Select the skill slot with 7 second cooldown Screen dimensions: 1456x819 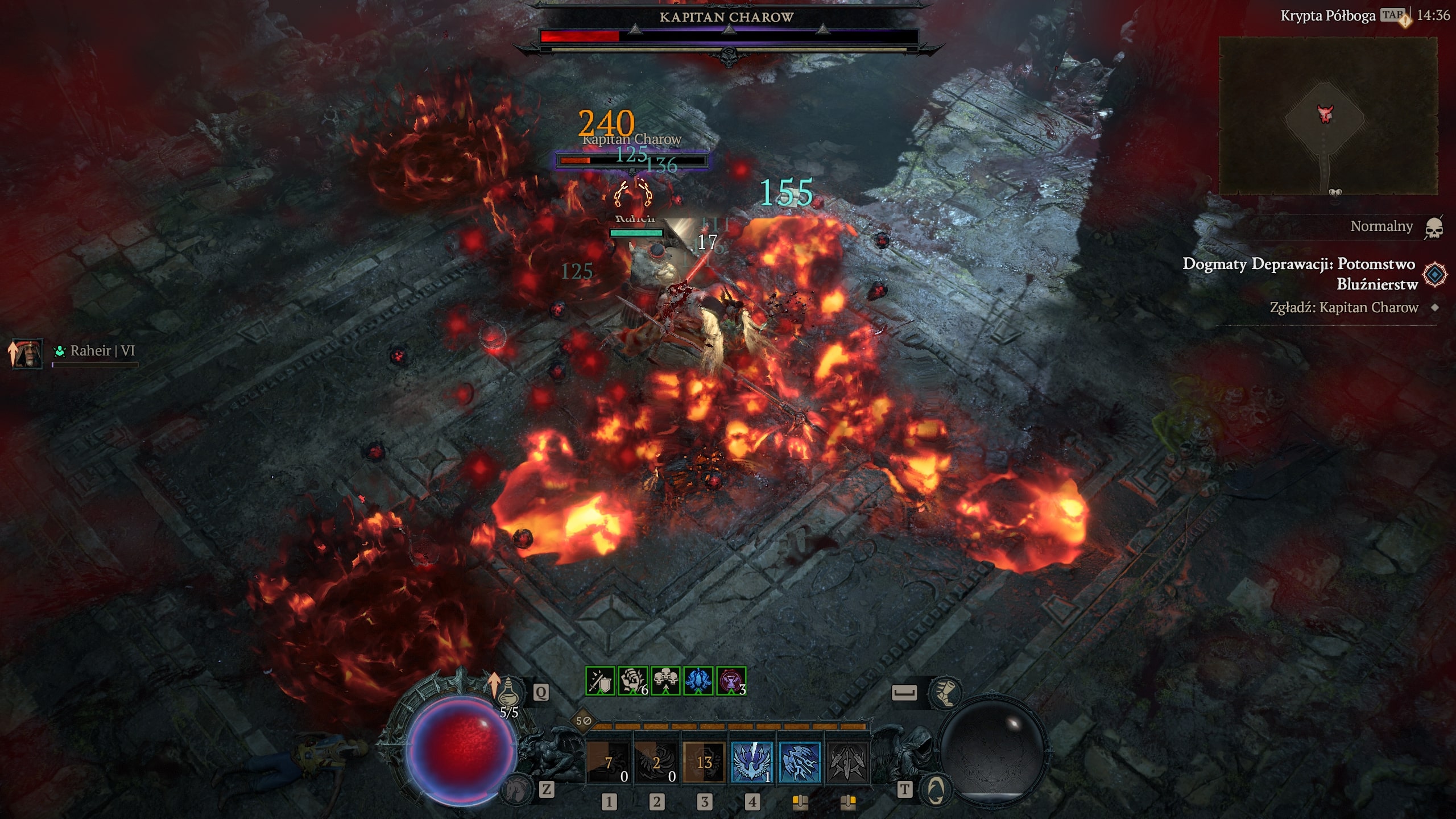pos(609,762)
